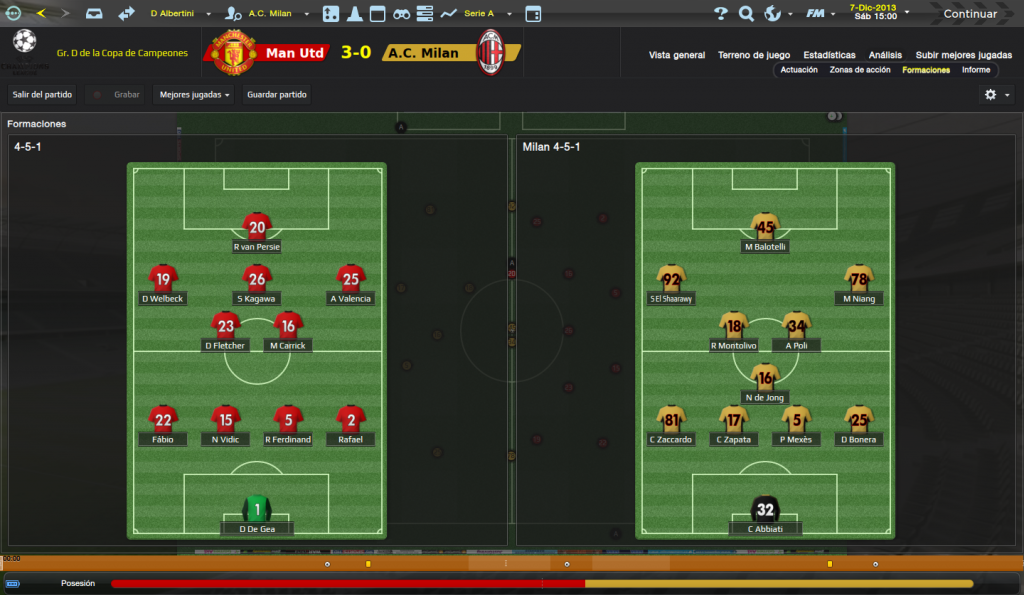Select the Análisis tab

pos(885,55)
